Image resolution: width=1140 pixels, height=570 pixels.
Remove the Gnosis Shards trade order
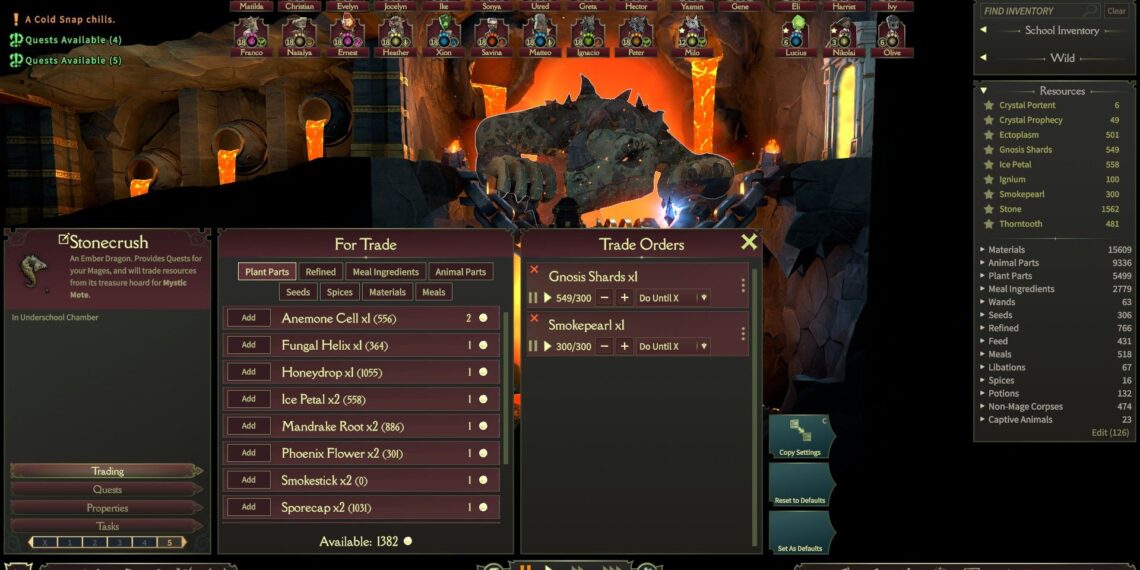tap(534, 270)
